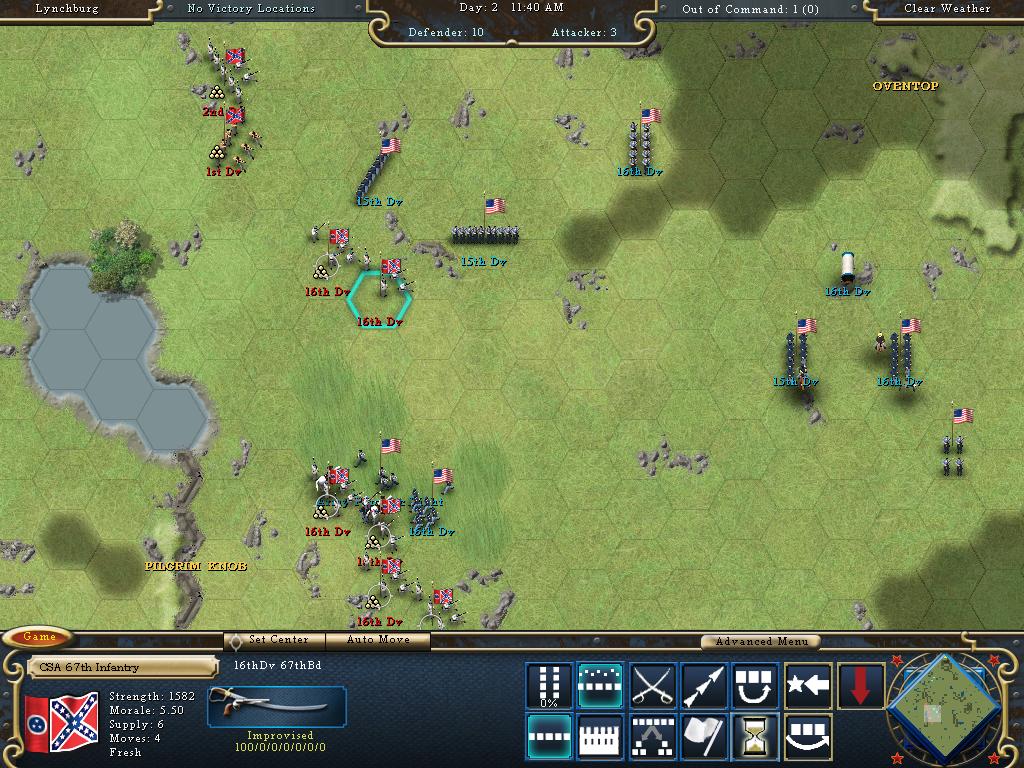Click the Improvised saber weapon panel
The width and height of the screenshot is (1024, 768).
[x=277, y=707]
